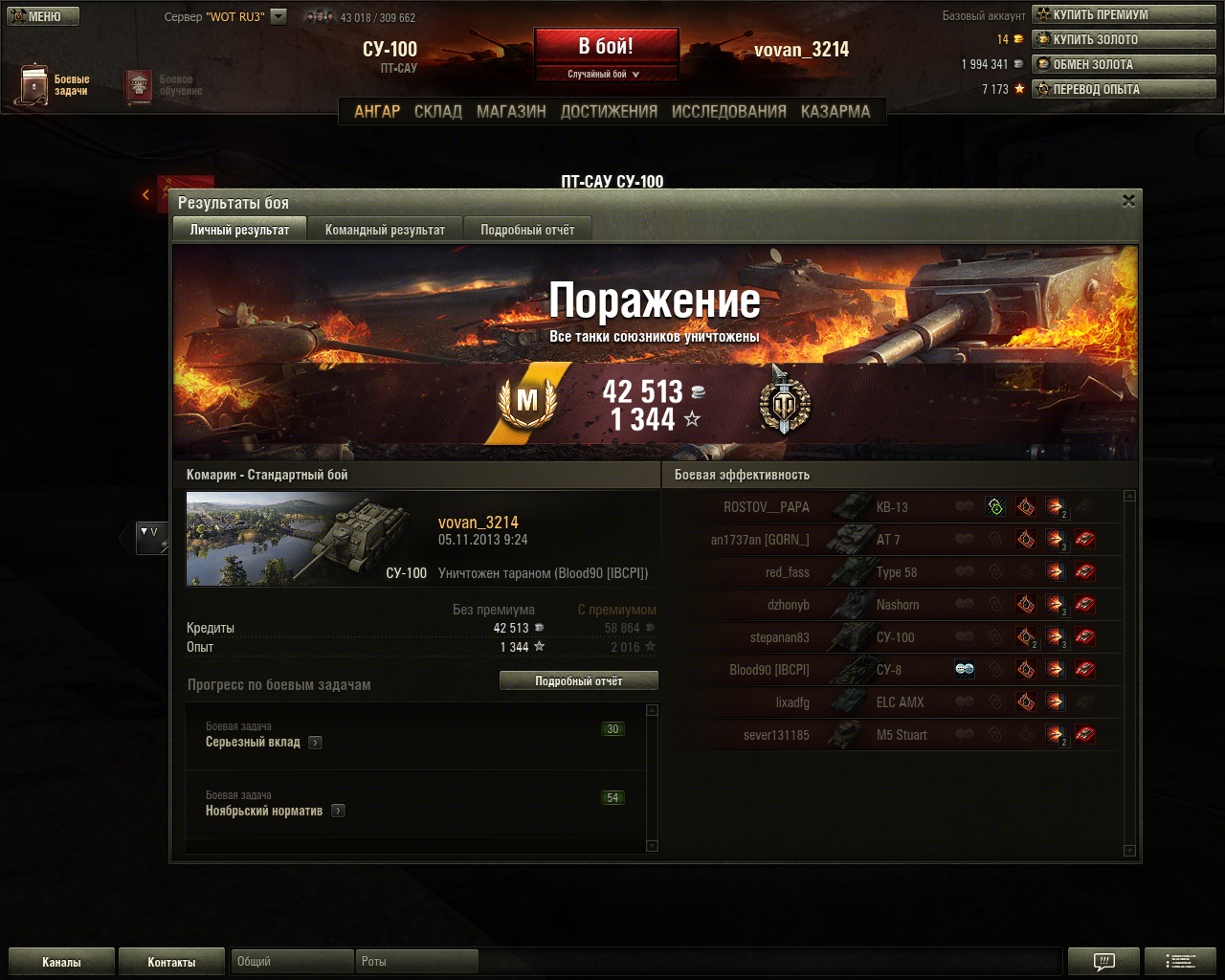Open Обмен золота exchange
Image resolution: width=1225 pixels, height=980 pixels.
coord(1123,64)
